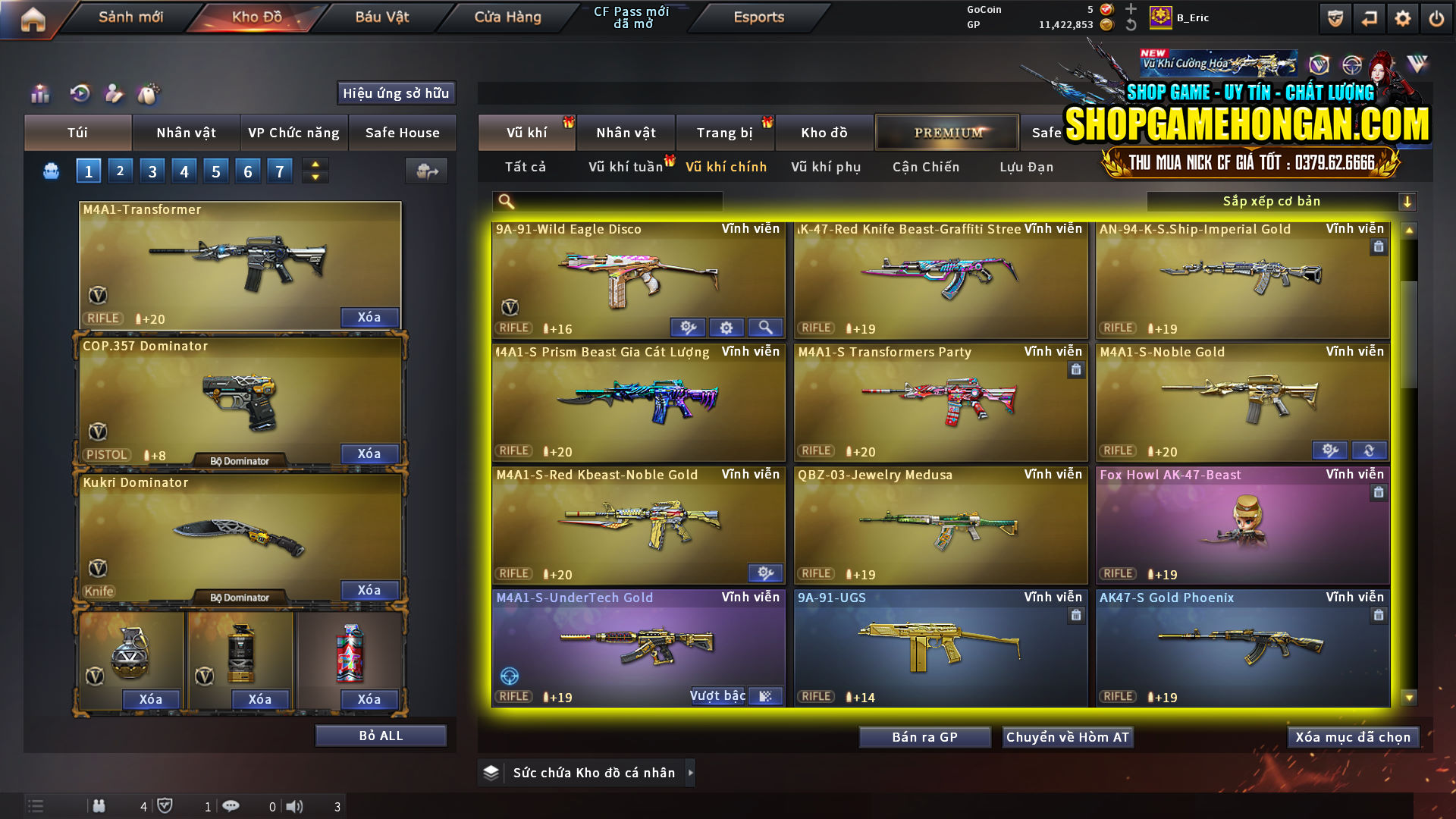Switch to the Nhân vật tab
Viewport: 1456px width, 819px height.
186,133
